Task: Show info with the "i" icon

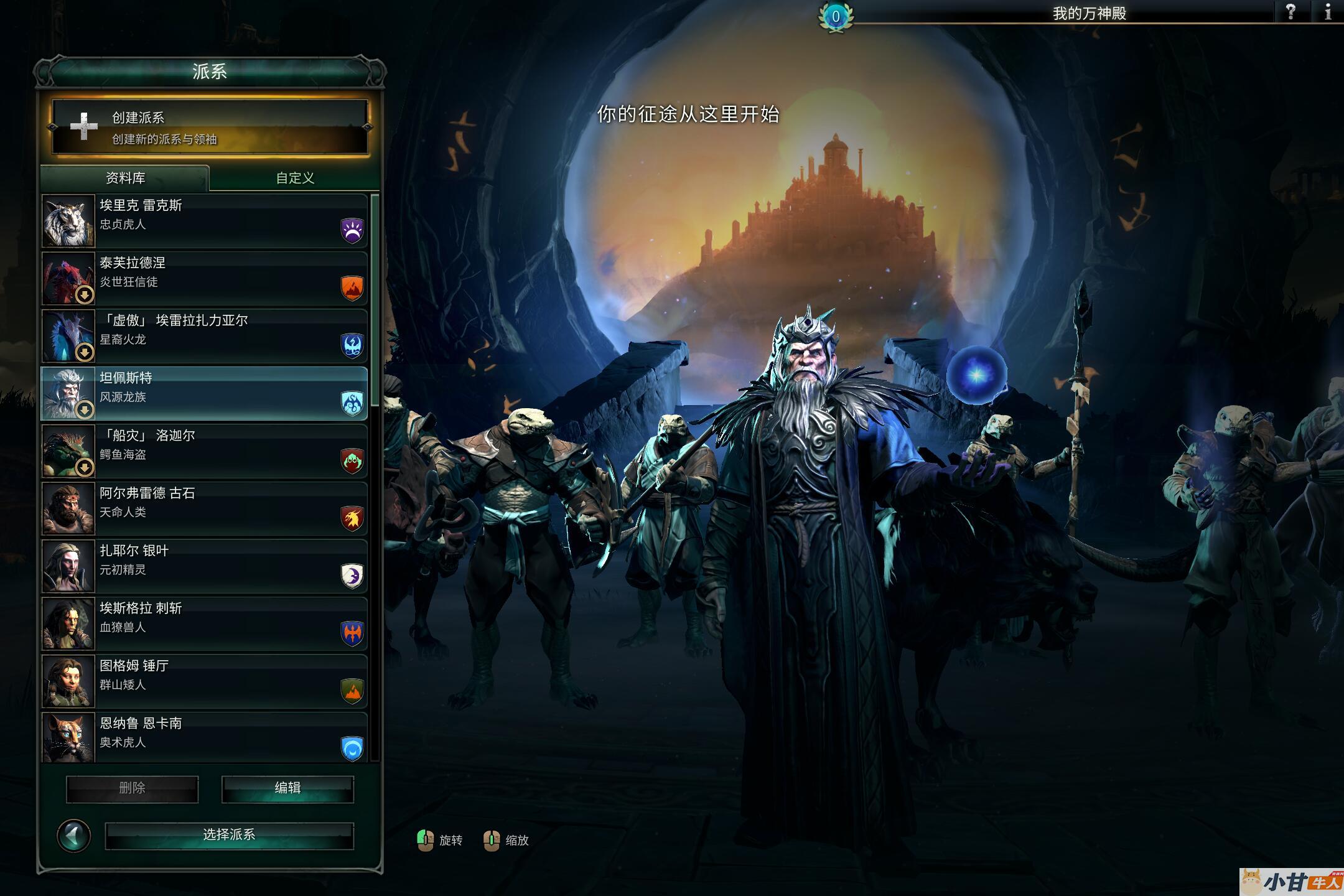Action: [x=1328, y=12]
